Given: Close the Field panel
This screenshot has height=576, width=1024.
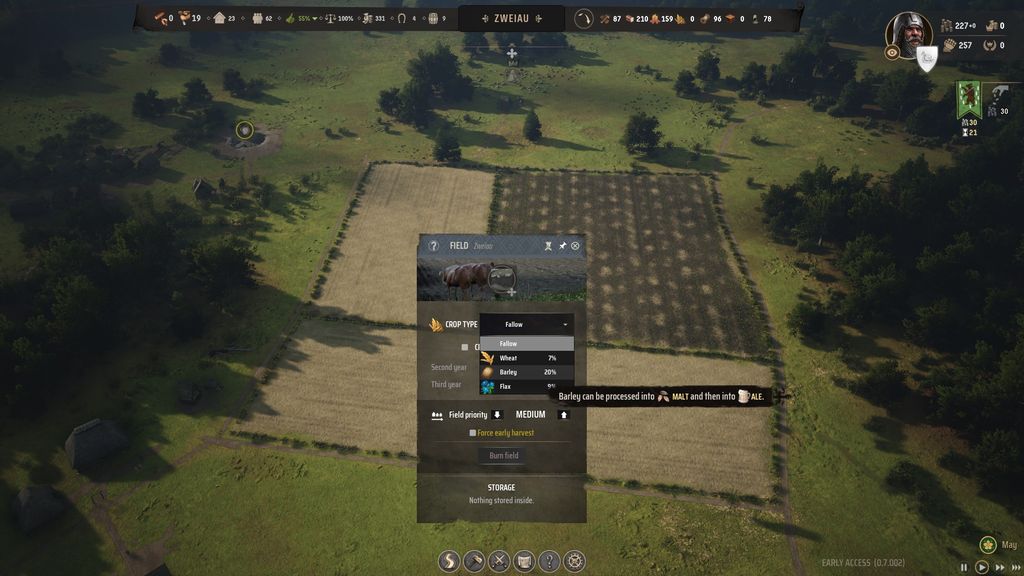Looking at the screenshot, I should (575, 246).
